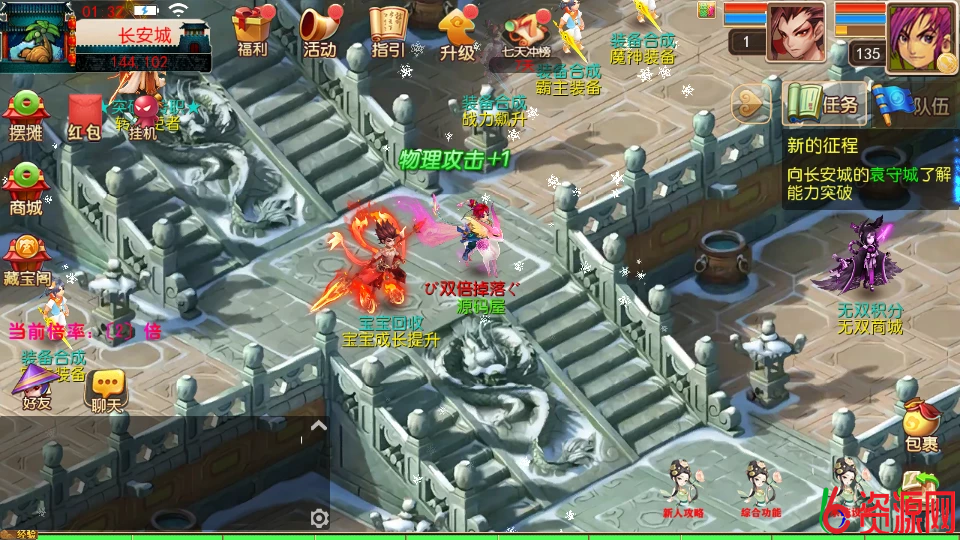Open the 七天冲榜 ranking event
This screenshot has height=540, width=960.
(x=527, y=32)
